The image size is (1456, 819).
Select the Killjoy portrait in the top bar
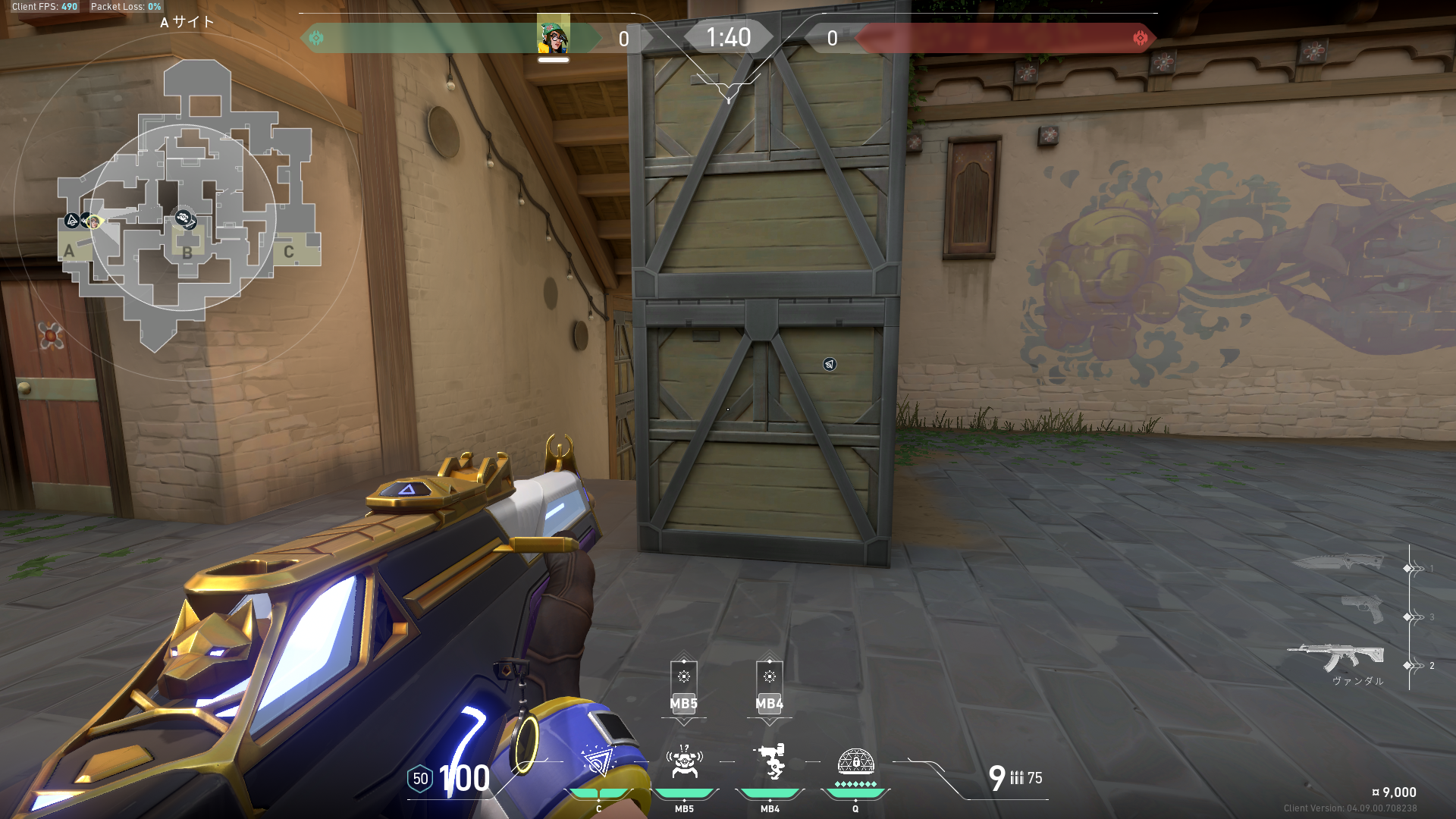(x=553, y=36)
